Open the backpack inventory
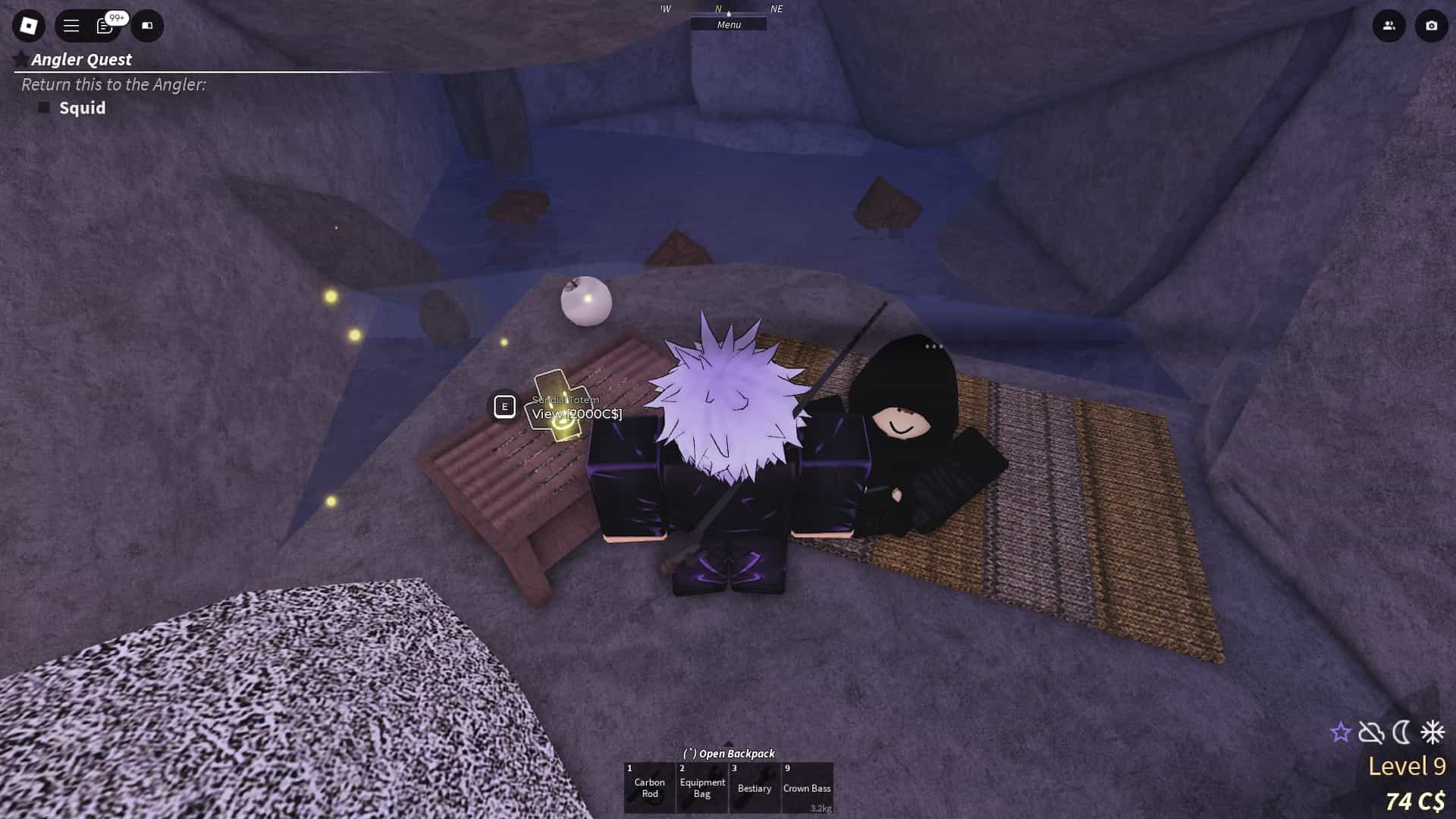 coord(730,753)
